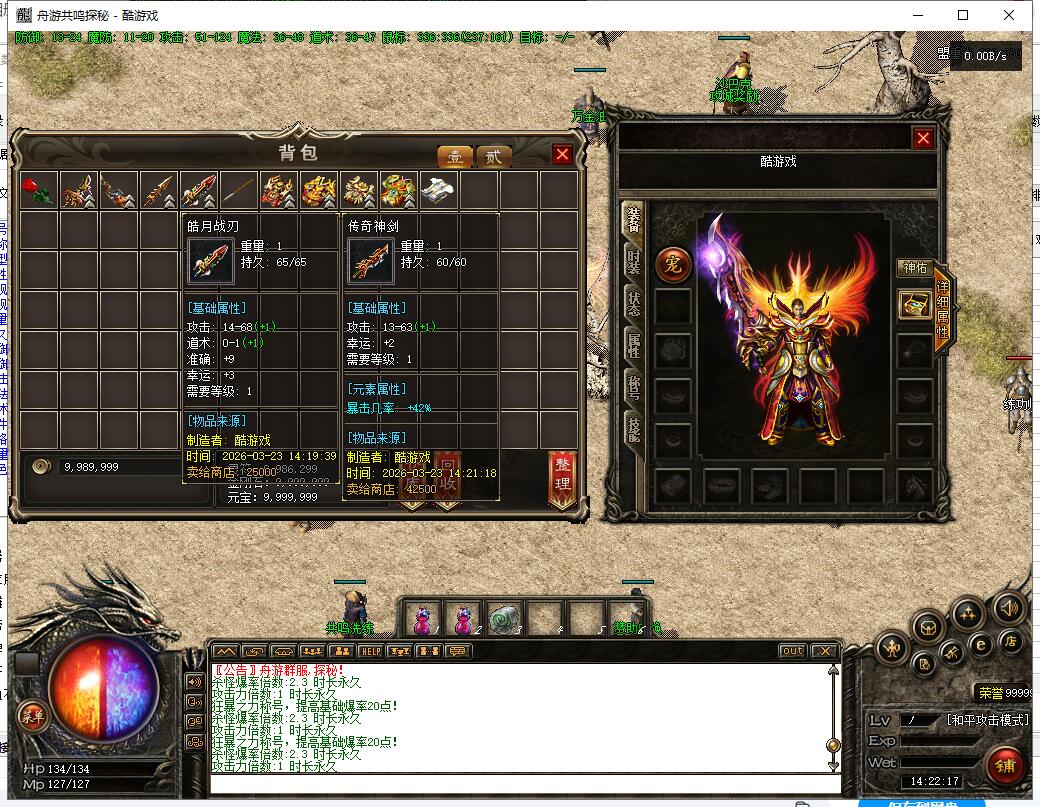Select the red rose item slot
This screenshot has height=807, width=1040.
coord(39,189)
